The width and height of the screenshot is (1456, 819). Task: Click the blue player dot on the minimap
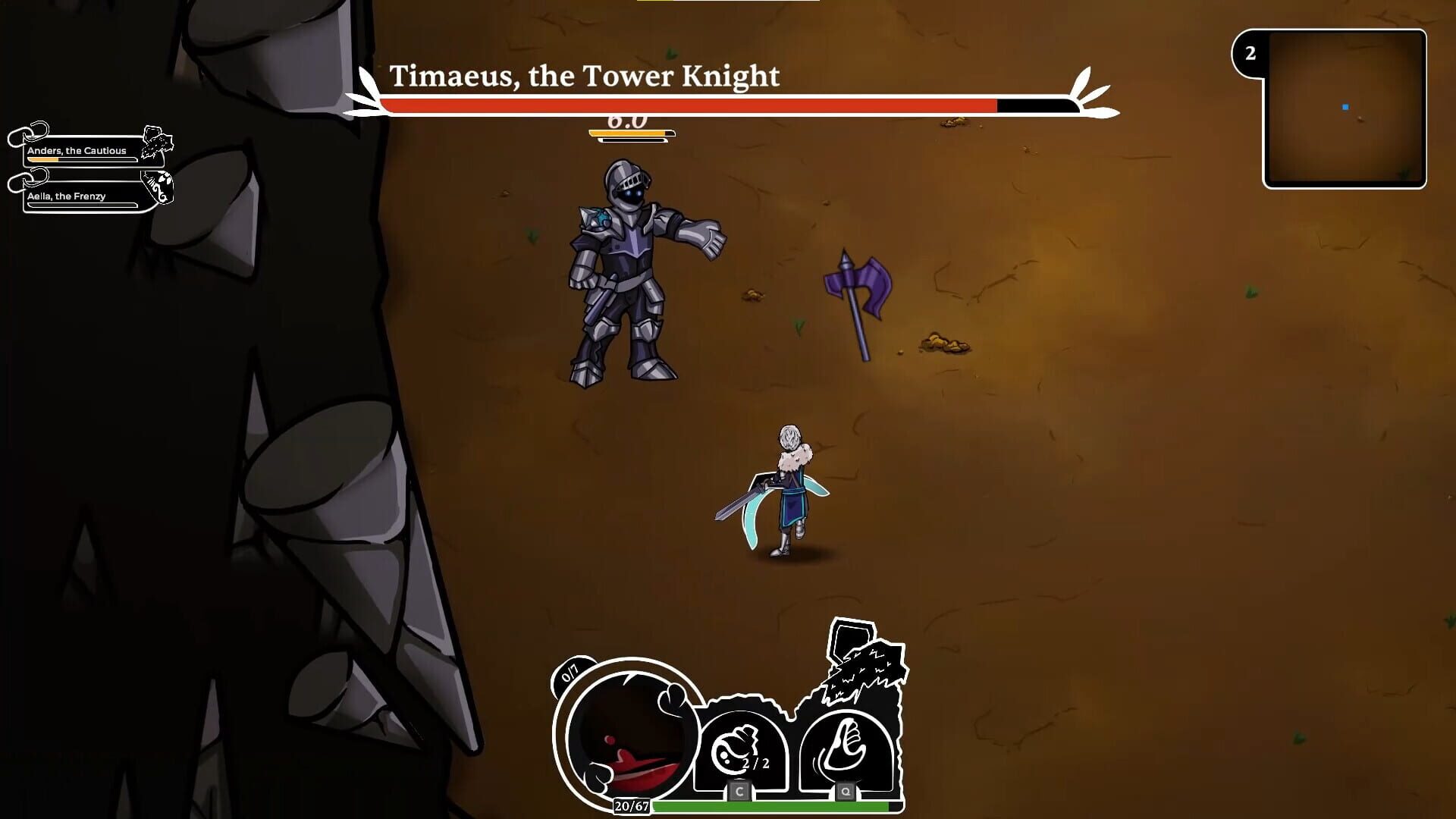[1345, 107]
